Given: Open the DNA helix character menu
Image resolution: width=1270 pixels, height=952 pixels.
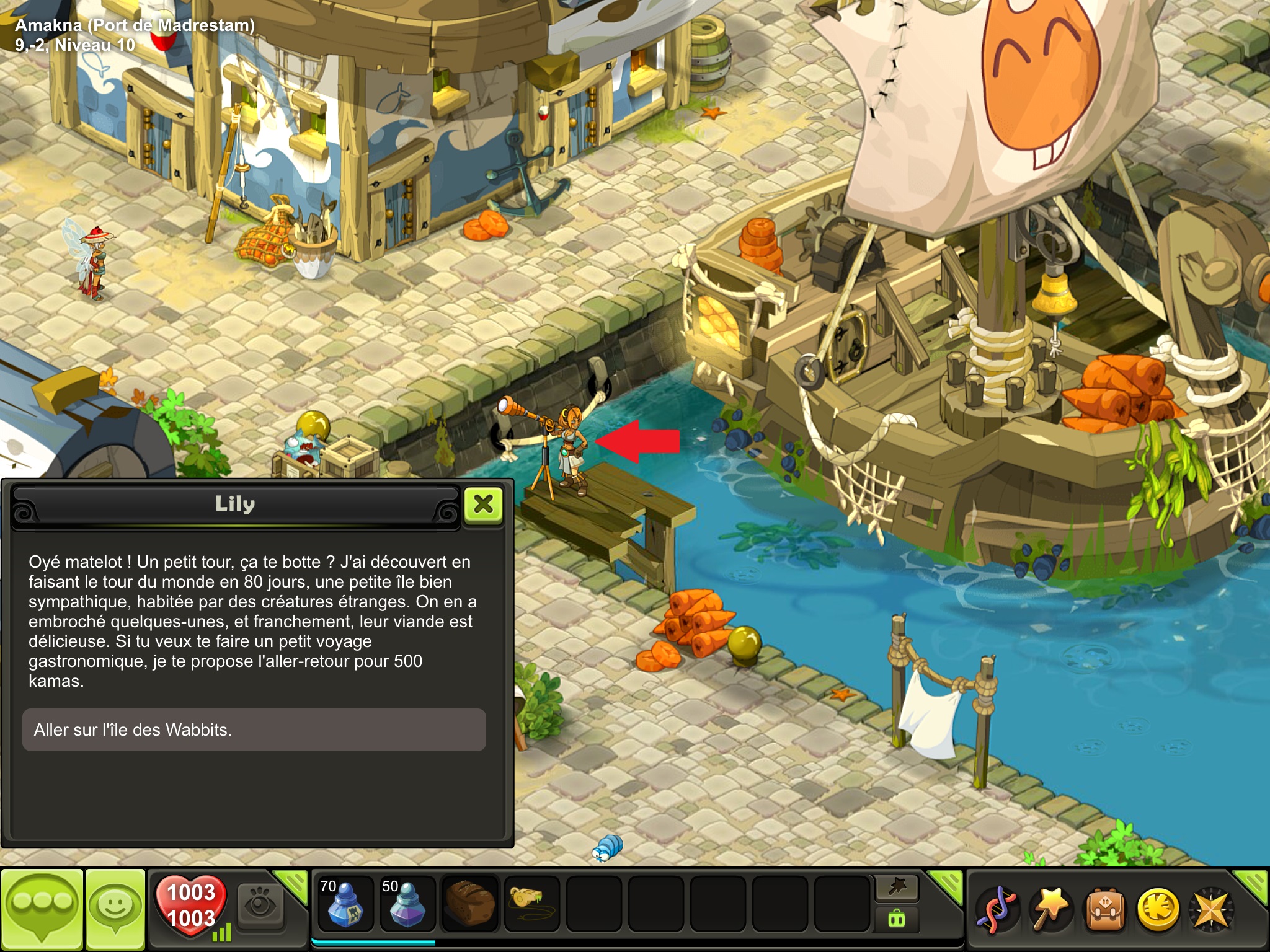Looking at the screenshot, I should coord(997,909).
